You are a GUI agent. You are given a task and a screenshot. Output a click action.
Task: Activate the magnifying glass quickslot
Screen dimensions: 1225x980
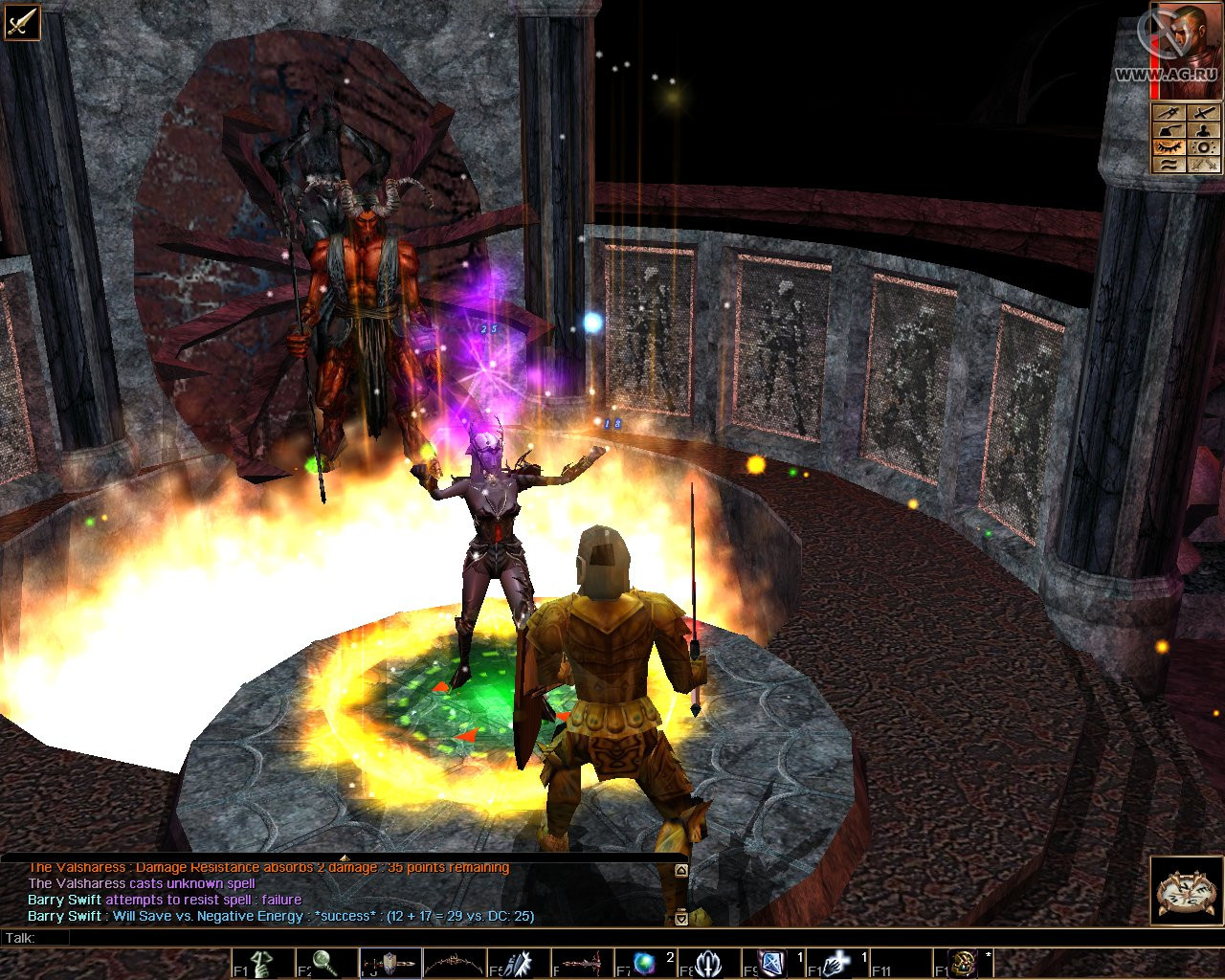pos(326,964)
